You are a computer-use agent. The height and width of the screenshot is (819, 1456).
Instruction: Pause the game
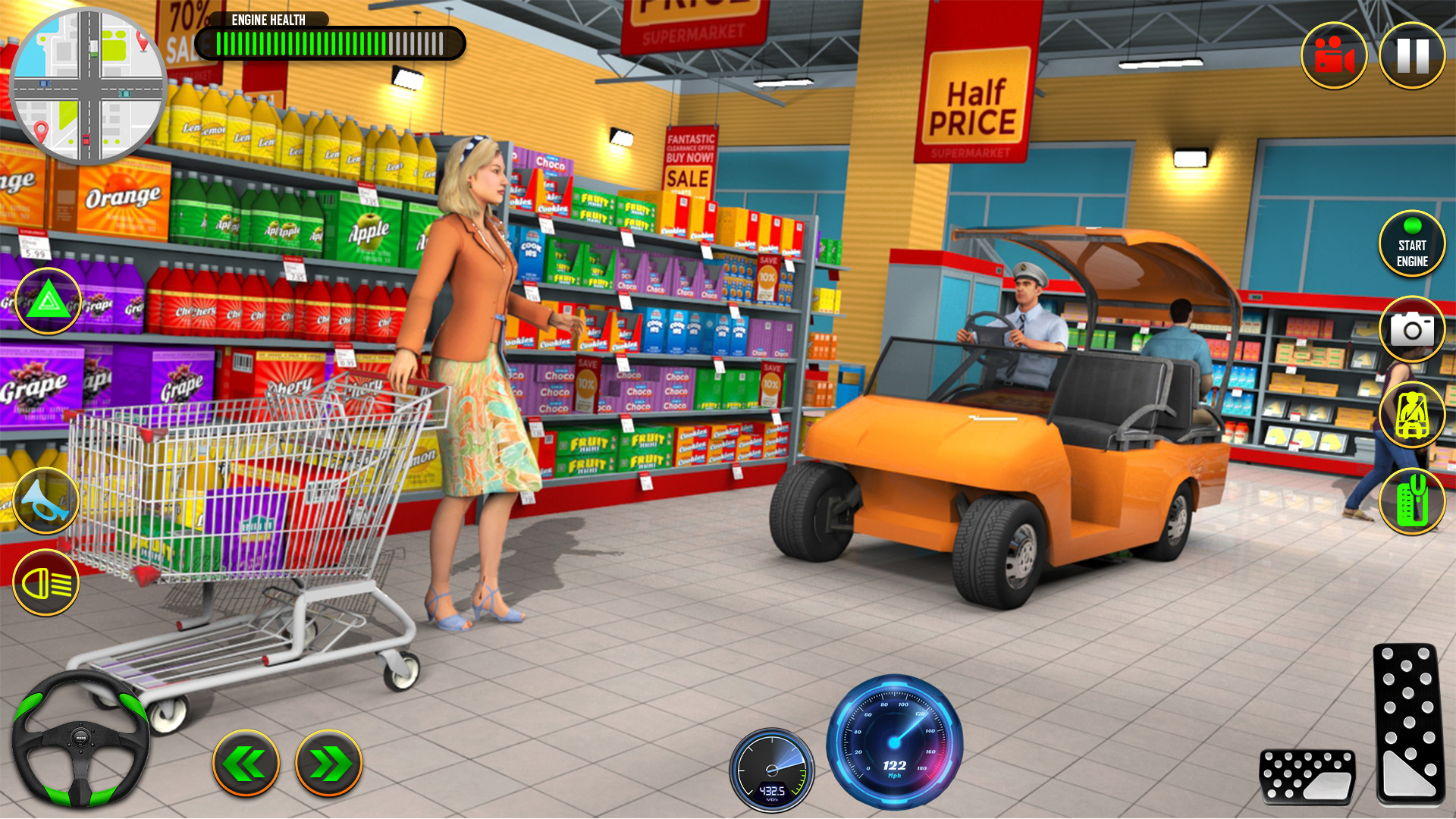pyautogui.click(x=1415, y=55)
